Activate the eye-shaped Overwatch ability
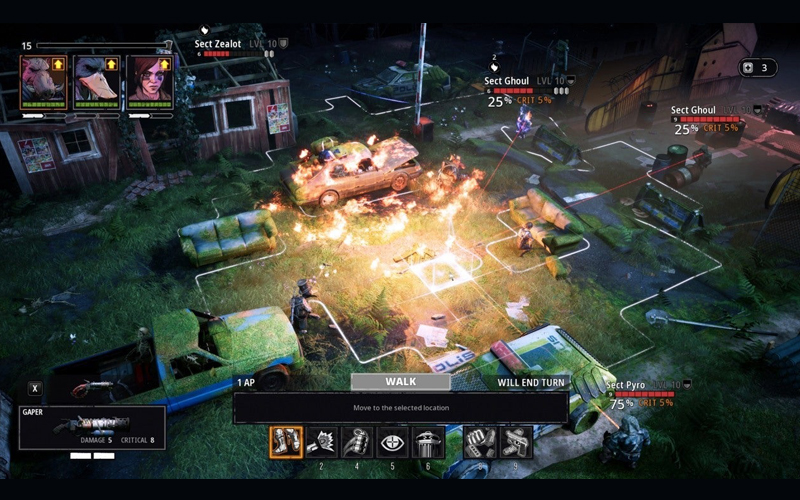The image size is (800, 500). coord(392,442)
